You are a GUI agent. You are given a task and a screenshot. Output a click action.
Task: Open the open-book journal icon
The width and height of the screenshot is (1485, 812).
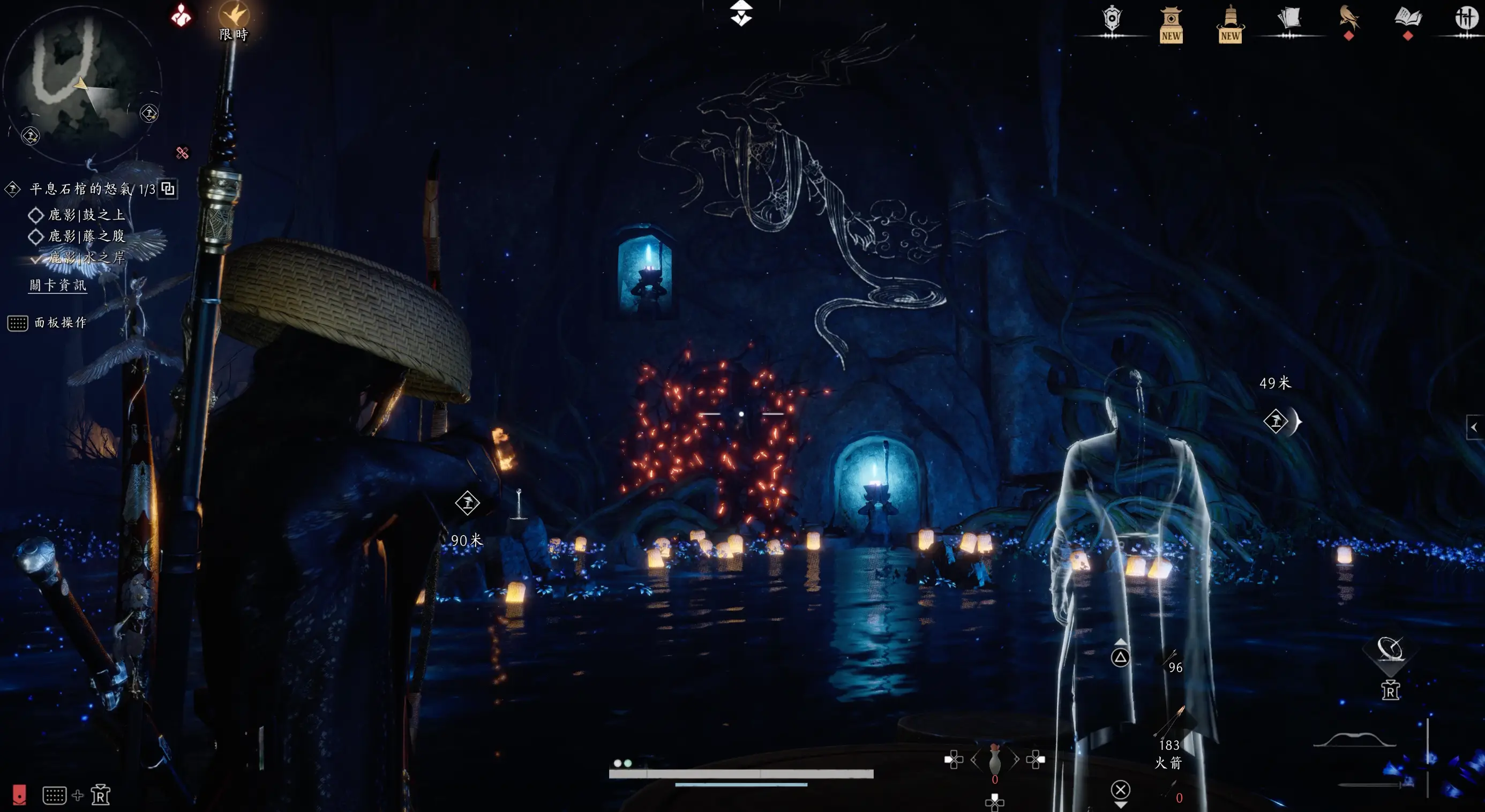[x=1408, y=19]
